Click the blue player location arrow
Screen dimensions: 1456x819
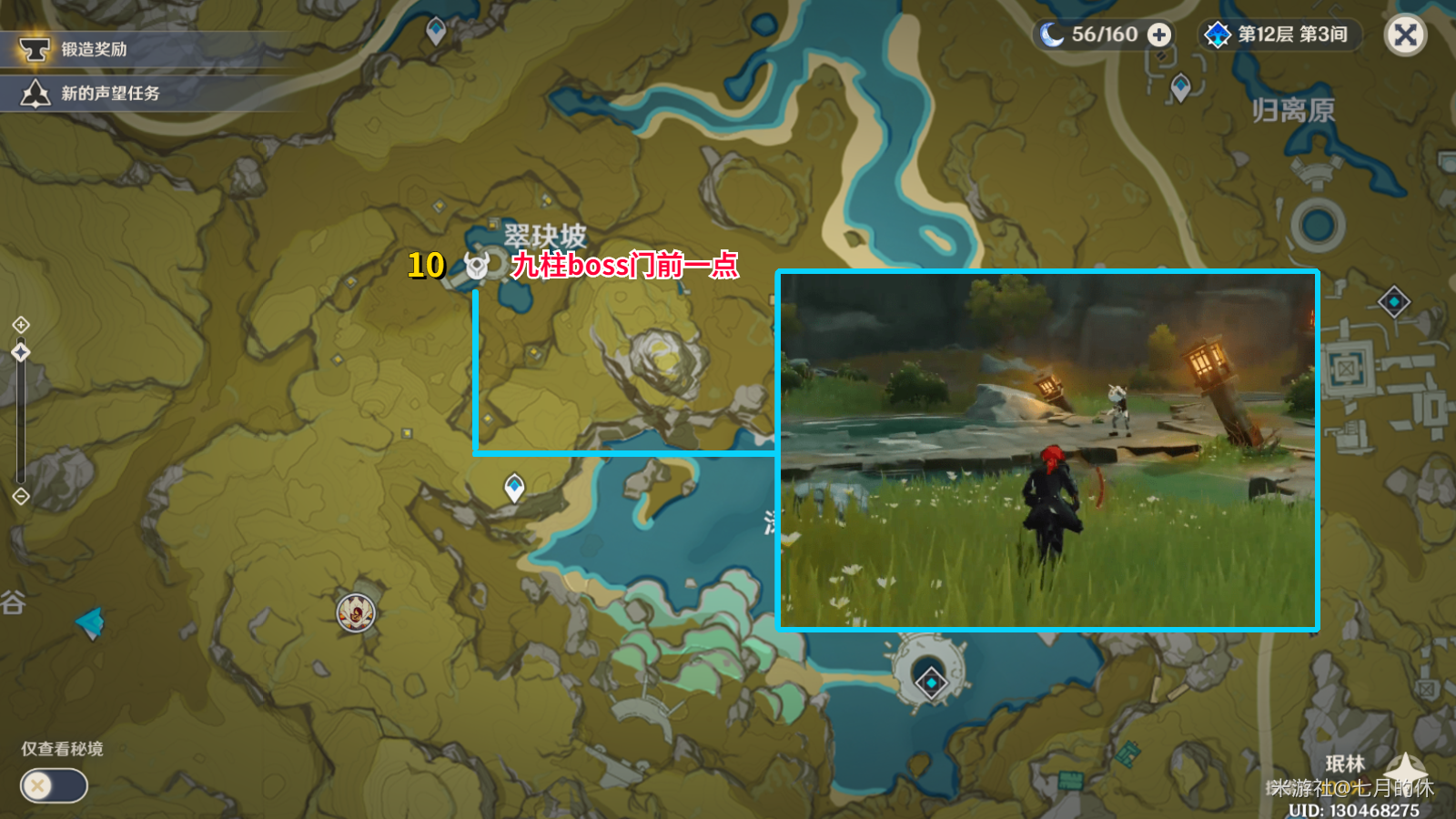(x=91, y=623)
